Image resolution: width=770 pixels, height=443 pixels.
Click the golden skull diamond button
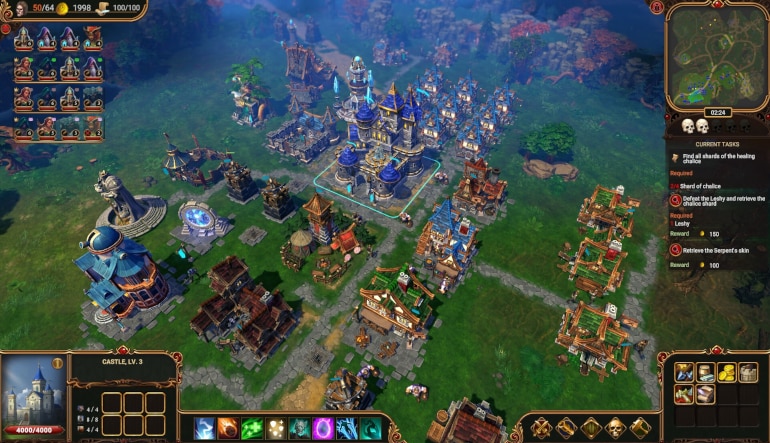tap(614, 428)
